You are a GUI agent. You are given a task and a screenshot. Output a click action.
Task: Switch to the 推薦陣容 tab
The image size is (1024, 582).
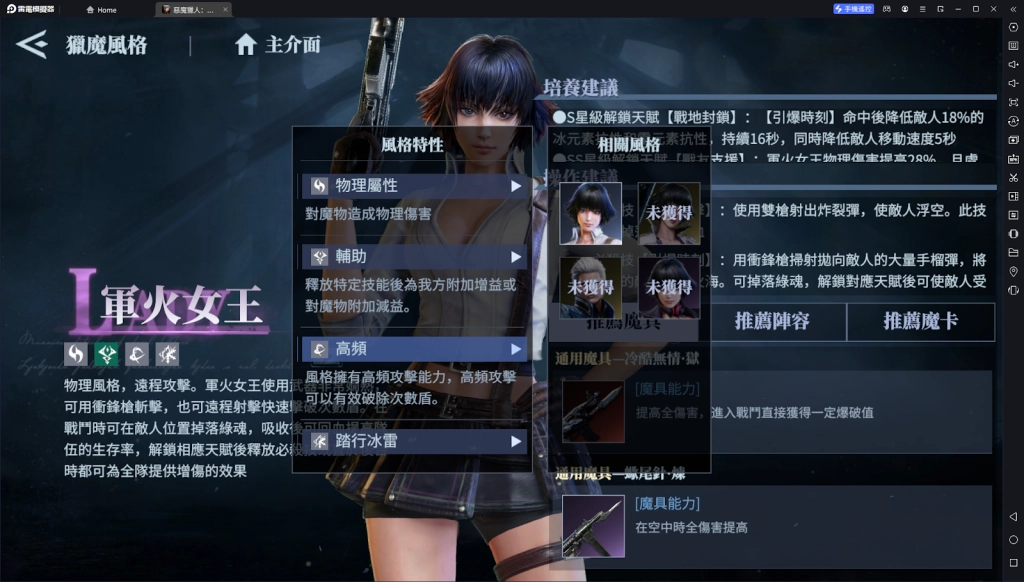772,322
